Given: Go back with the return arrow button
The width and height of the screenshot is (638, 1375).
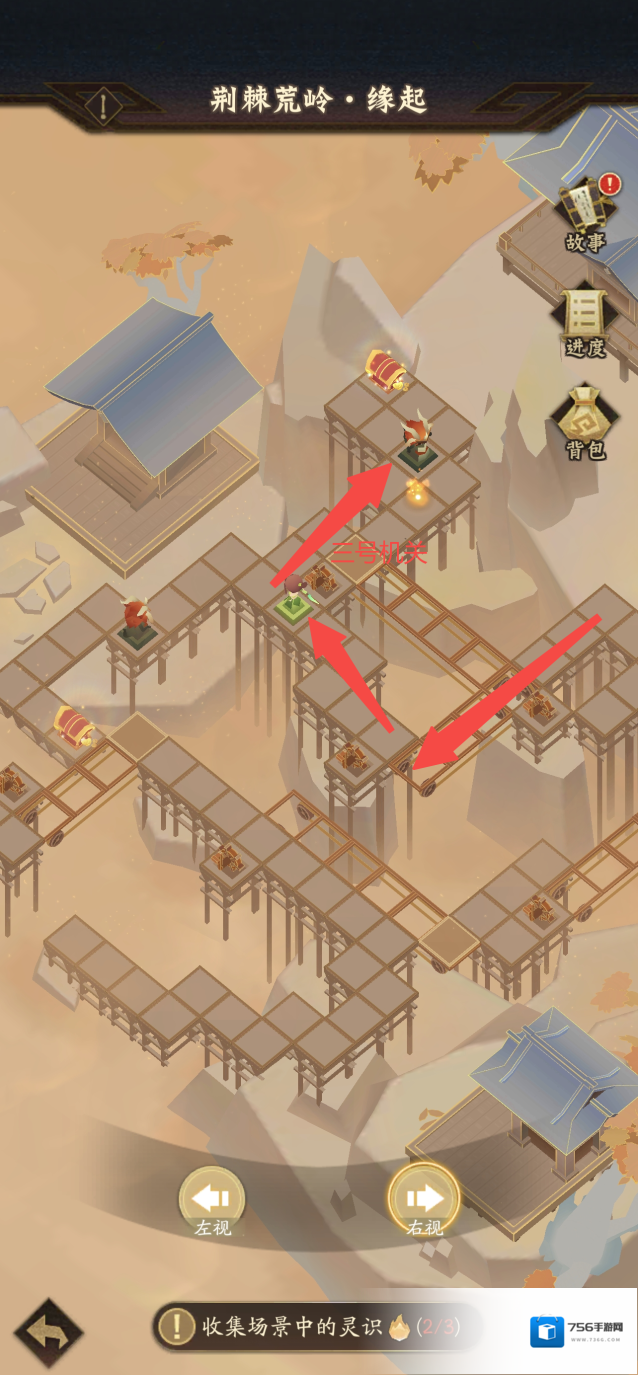Looking at the screenshot, I should click(x=48, y=1332).
